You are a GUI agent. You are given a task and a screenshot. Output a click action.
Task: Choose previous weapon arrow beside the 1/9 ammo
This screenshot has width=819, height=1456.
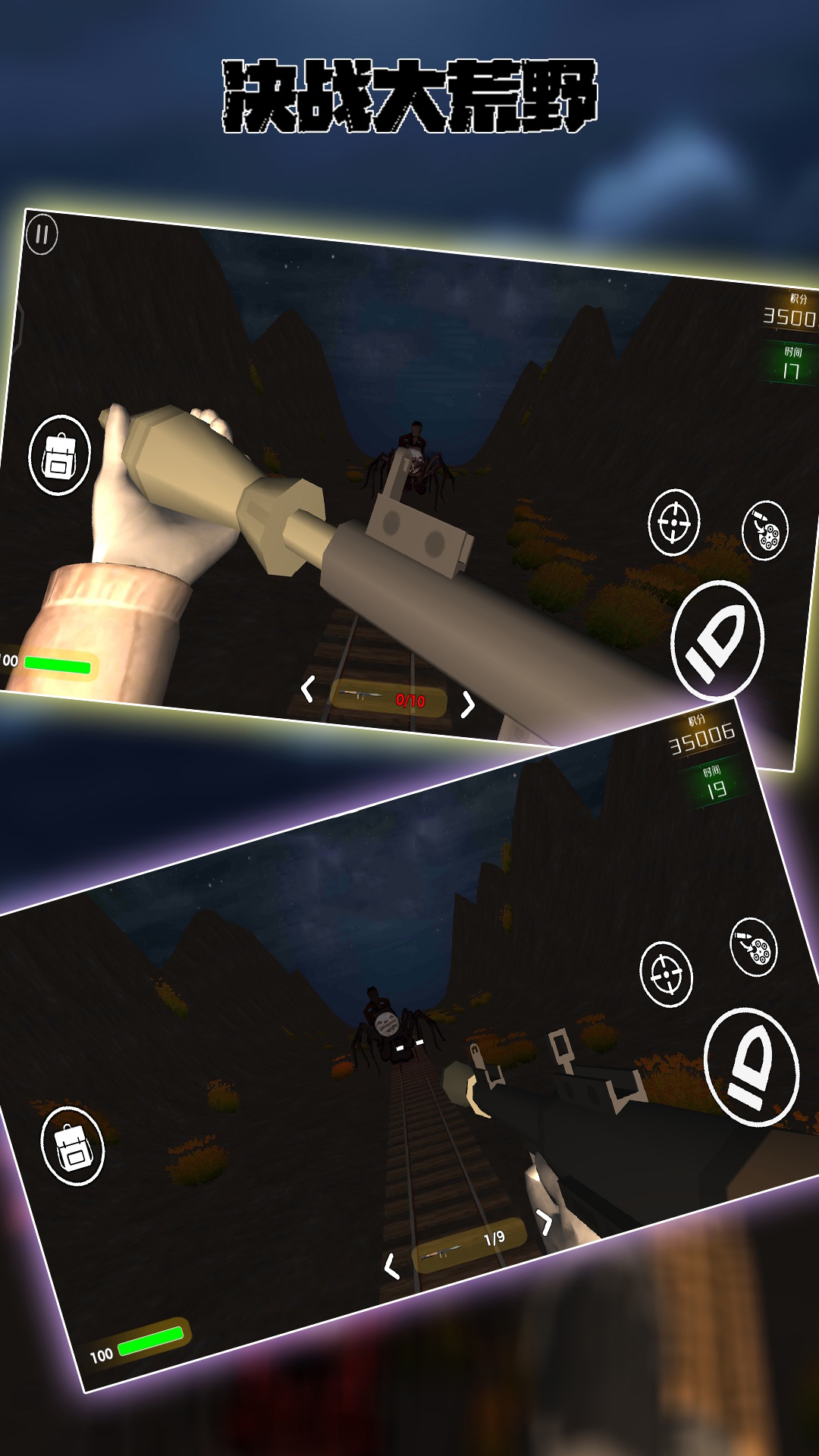[x=391, y=1265]
